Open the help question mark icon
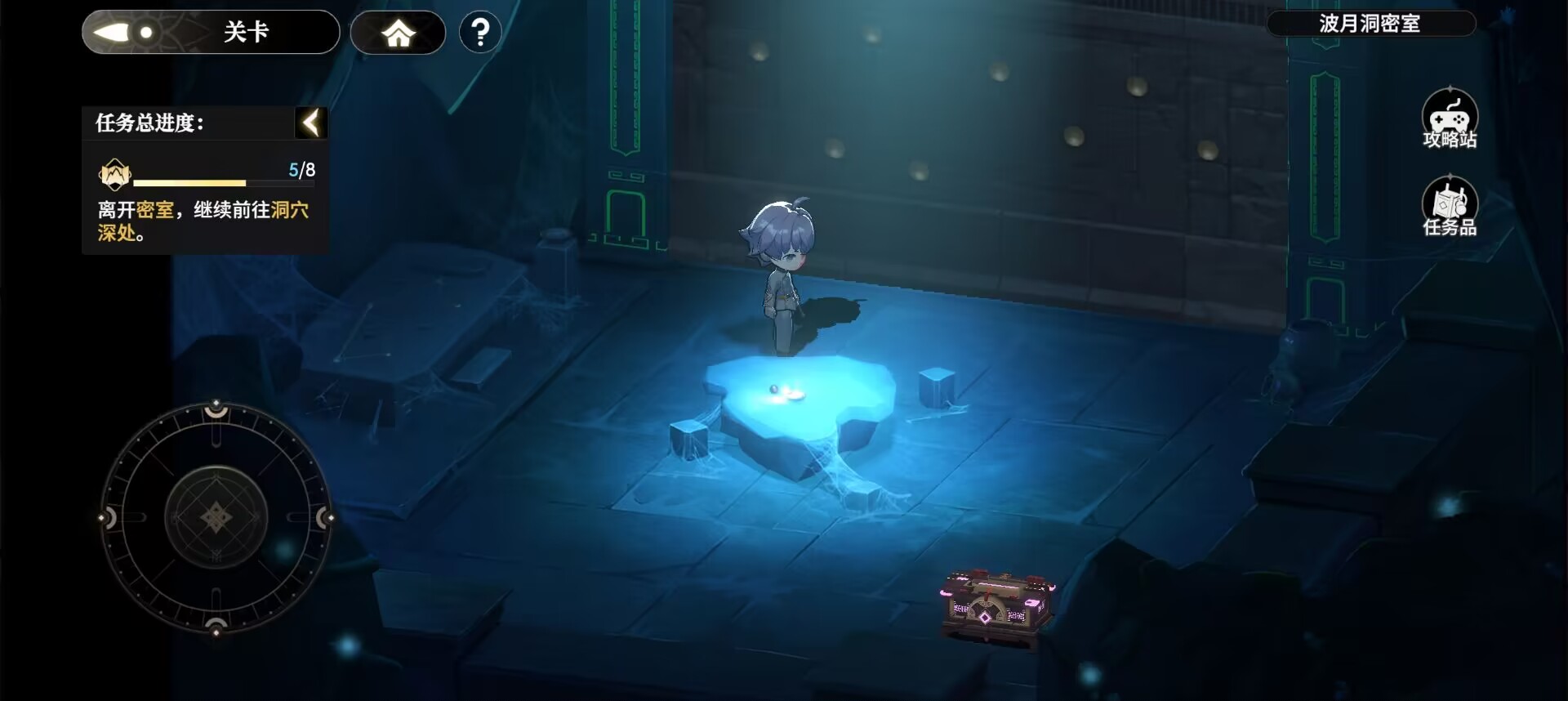 (x=480, y=32)
